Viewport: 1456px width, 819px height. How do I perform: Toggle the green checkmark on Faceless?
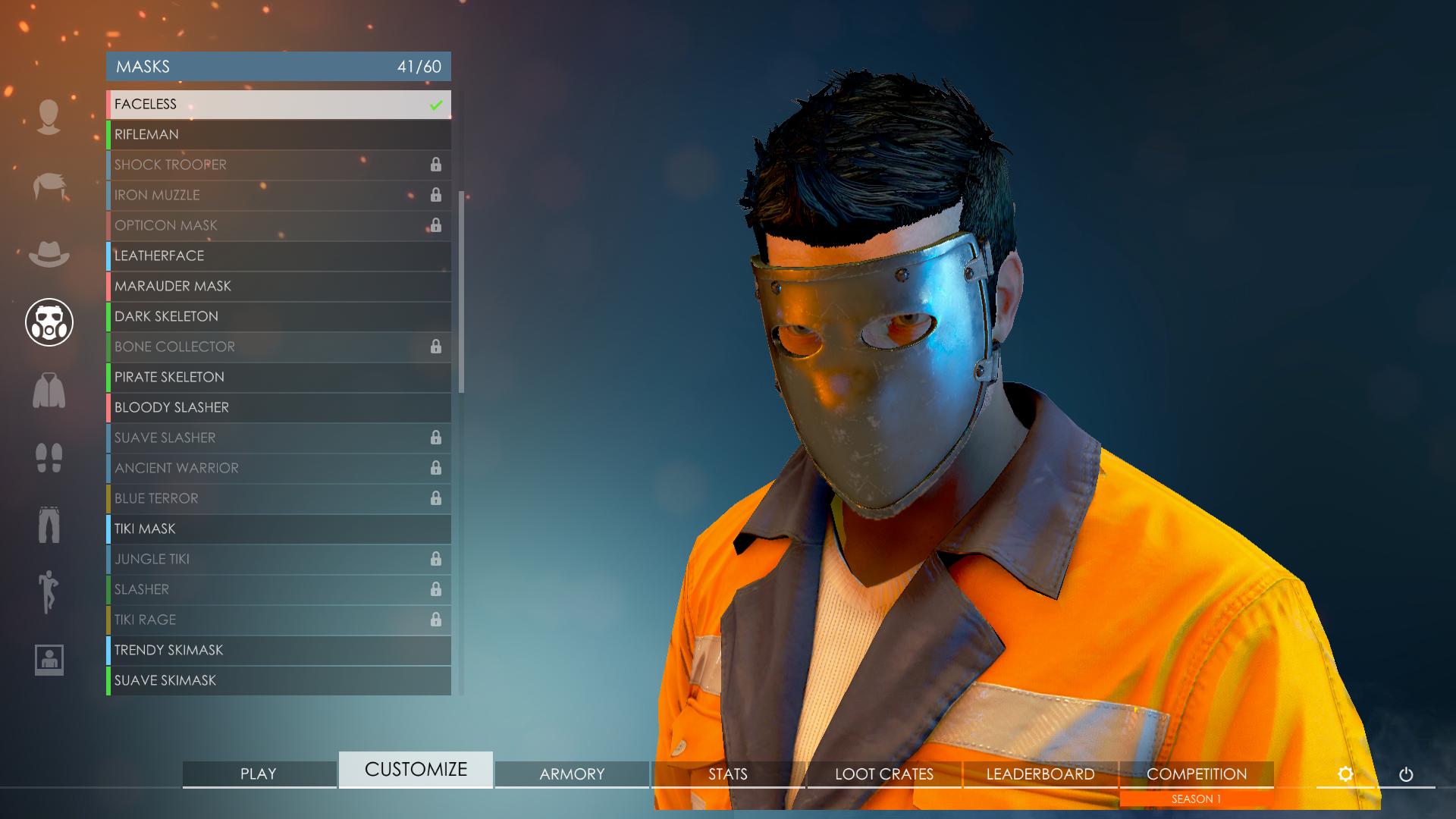[x=435, y=105]
